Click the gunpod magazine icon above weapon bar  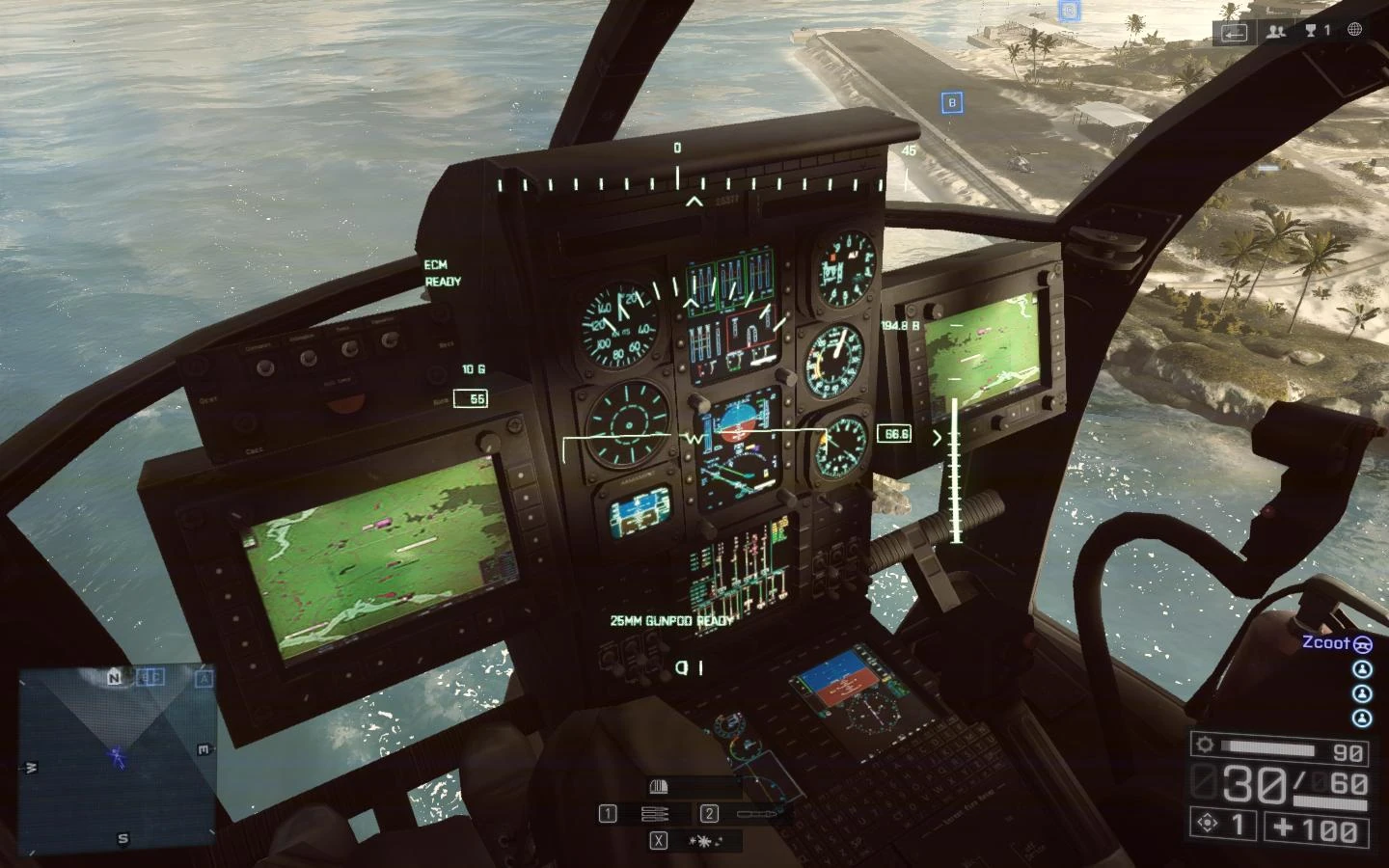click(x=660, y=785)
